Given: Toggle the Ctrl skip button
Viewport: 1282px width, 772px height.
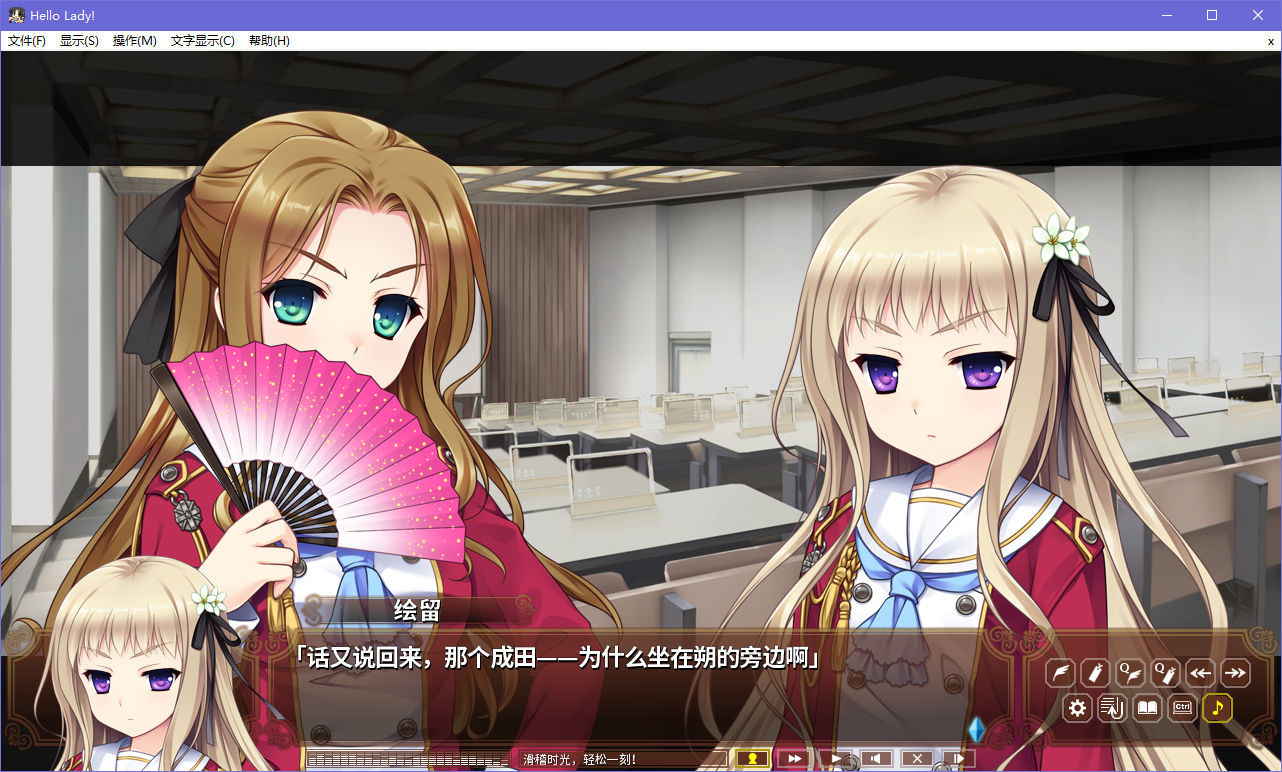Looking at the screenshot, I should pos(1182,708).
